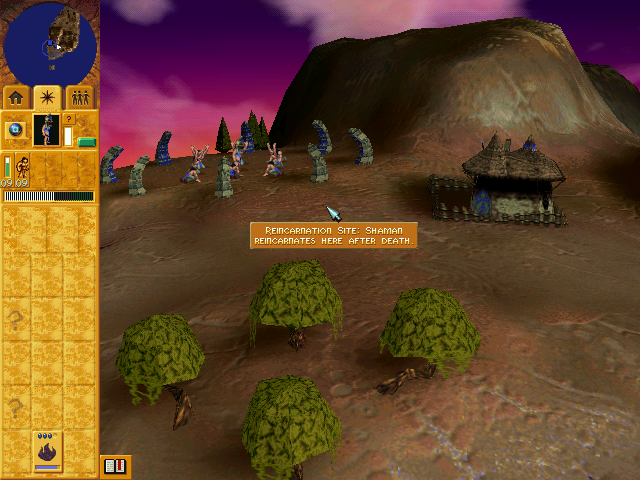Switch to the buildings house tab
The width and height of the screenshot is (640, 480).
pyautogui.click(x=17, y=97)
